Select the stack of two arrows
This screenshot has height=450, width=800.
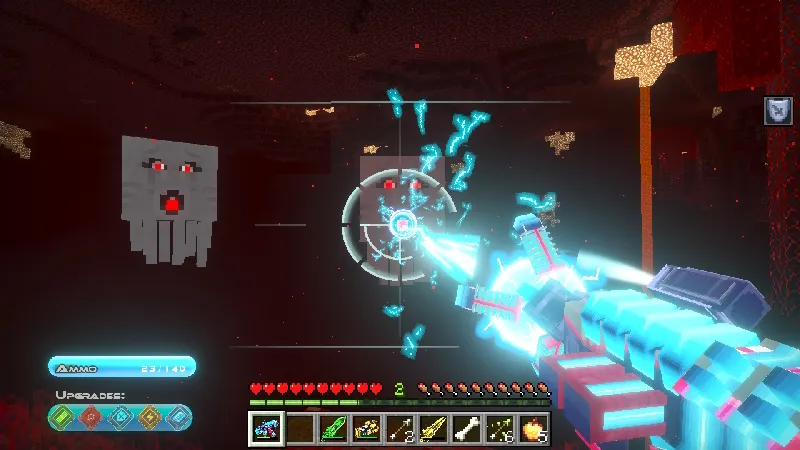(x=400, y=429)
